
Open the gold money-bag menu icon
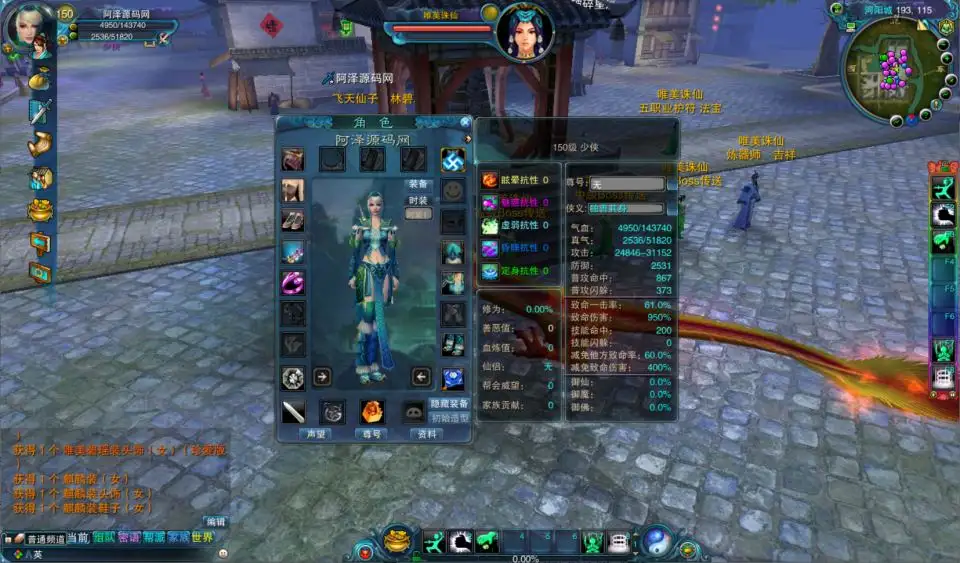(40, 77)
